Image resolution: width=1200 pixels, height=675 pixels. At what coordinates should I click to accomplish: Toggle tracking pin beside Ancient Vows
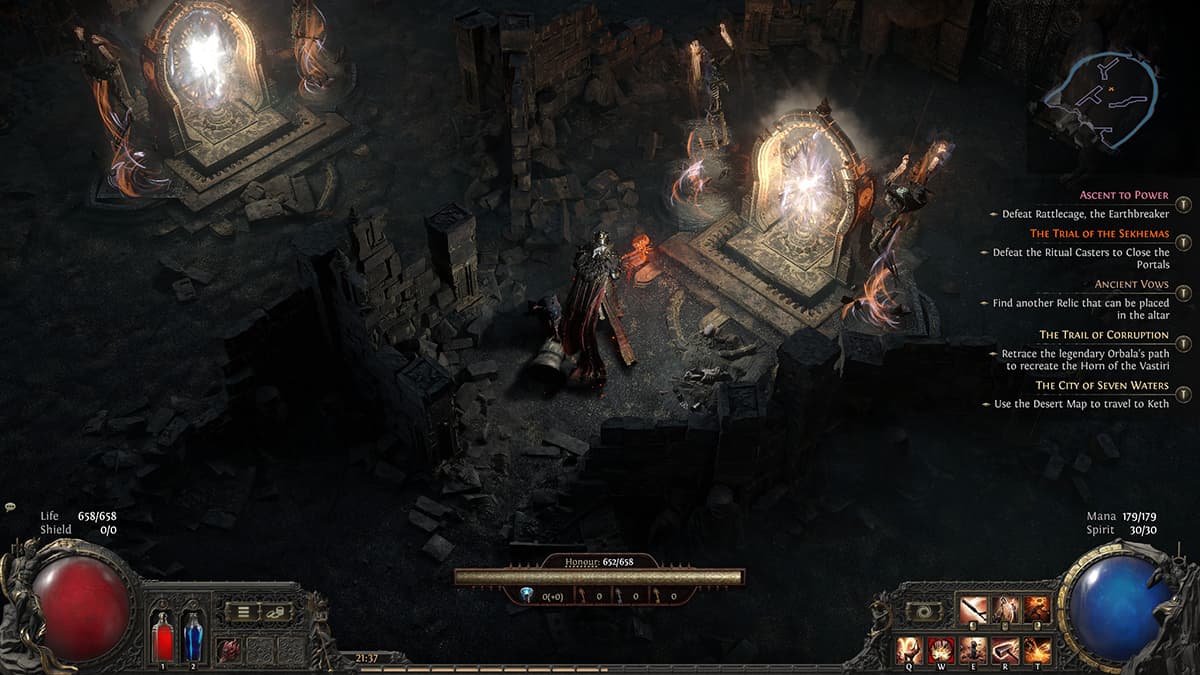click(x=1184, y=293)
